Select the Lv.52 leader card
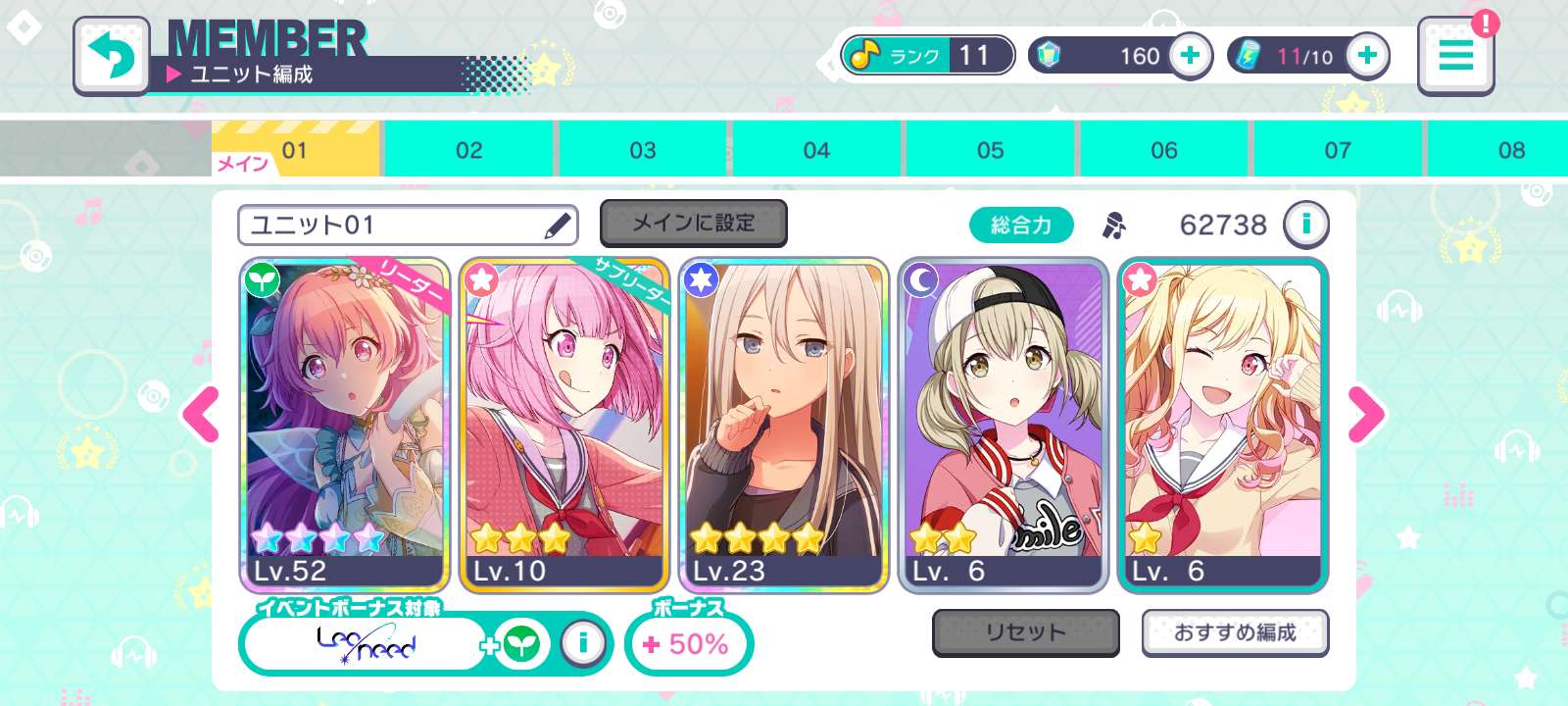 [345, 425]
